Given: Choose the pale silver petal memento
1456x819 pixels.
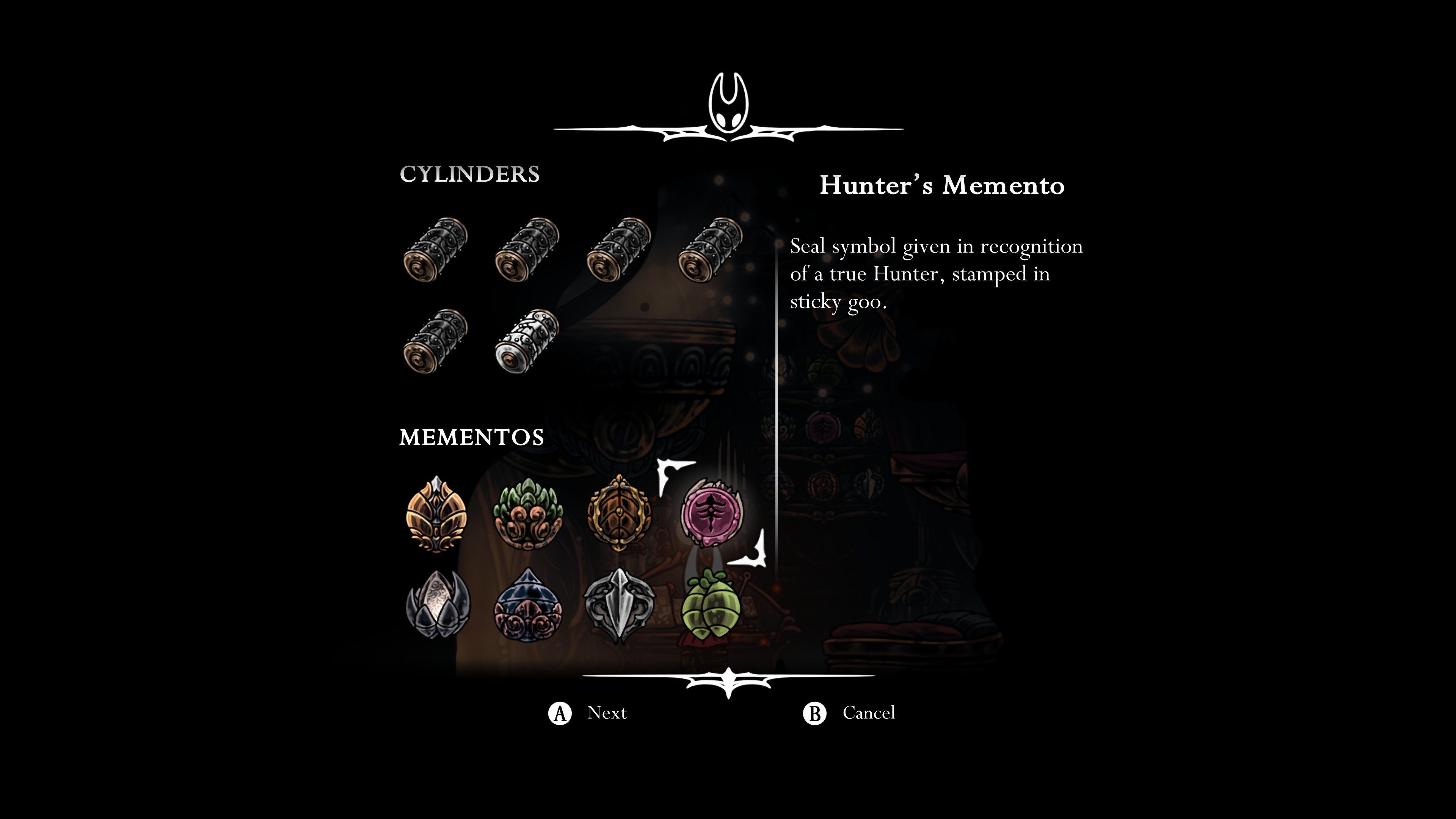Looking at the screenshot, I should 437,605.
